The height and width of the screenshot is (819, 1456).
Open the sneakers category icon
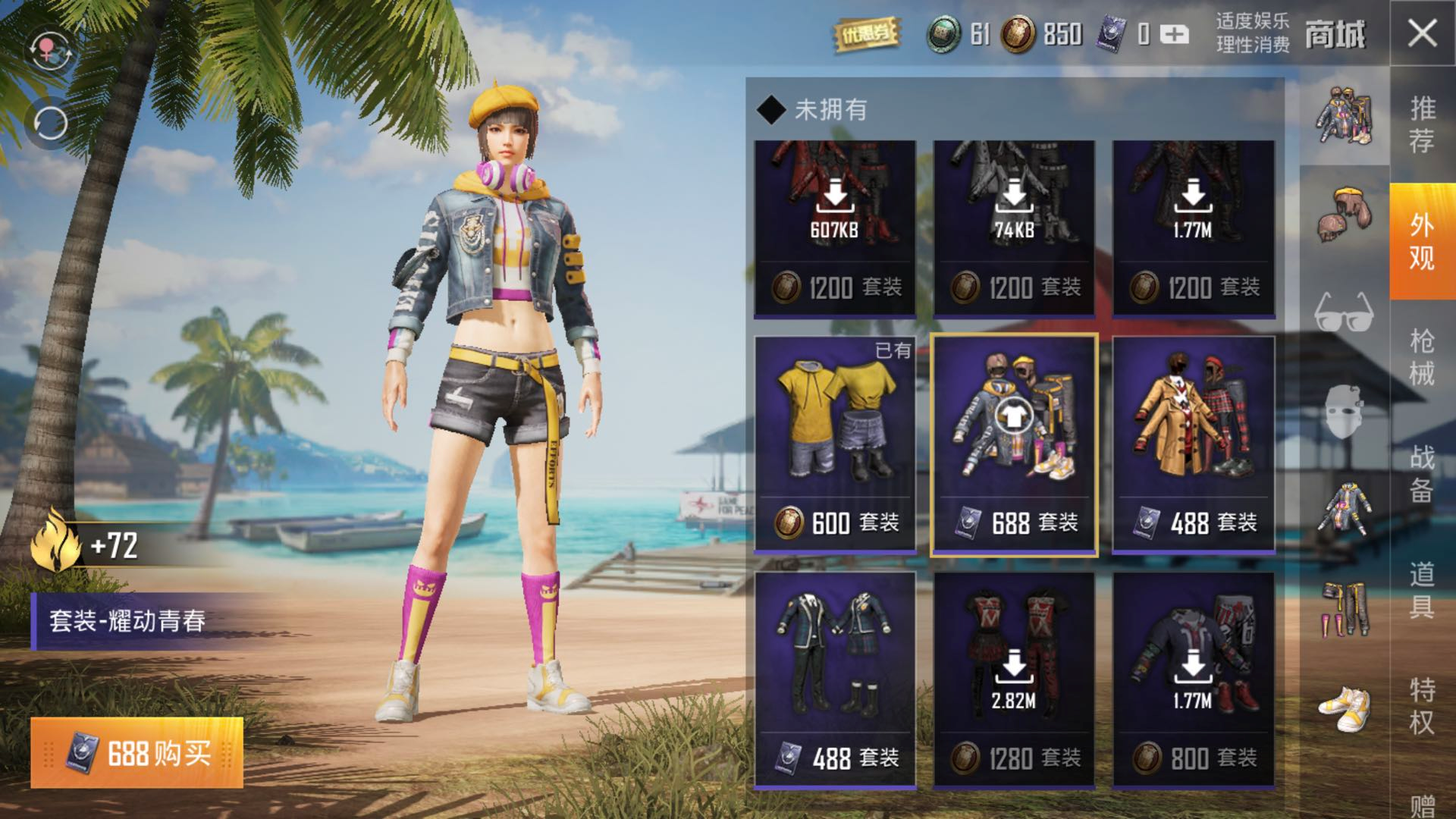point(1344,709)
